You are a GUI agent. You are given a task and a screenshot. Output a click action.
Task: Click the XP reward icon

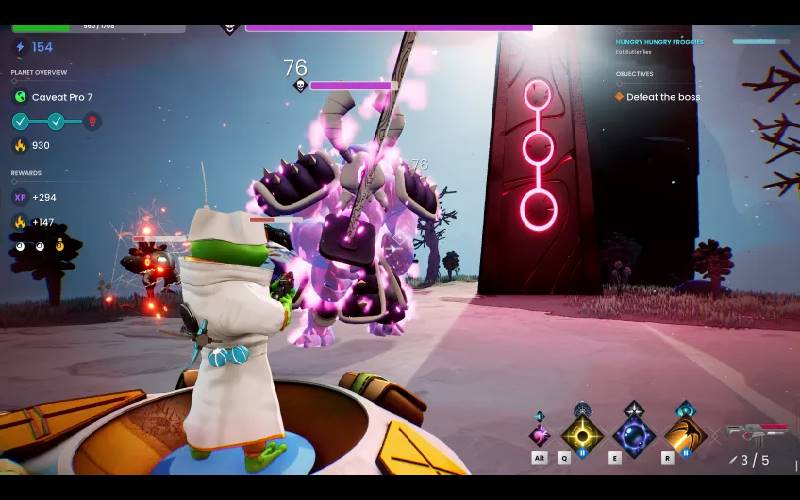[20, 198]
